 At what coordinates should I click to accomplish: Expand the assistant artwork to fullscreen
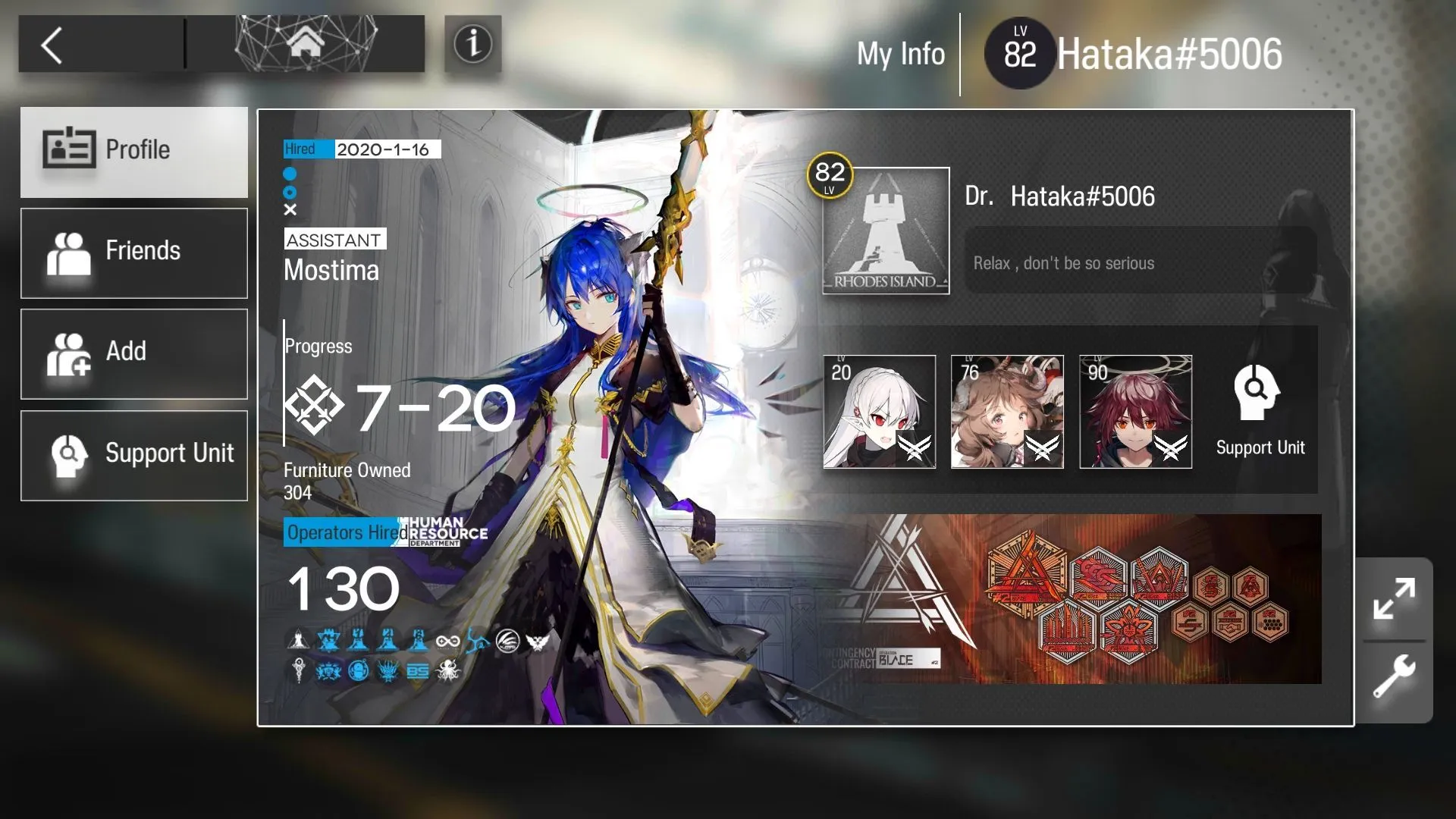click(x=1394, y=599)
